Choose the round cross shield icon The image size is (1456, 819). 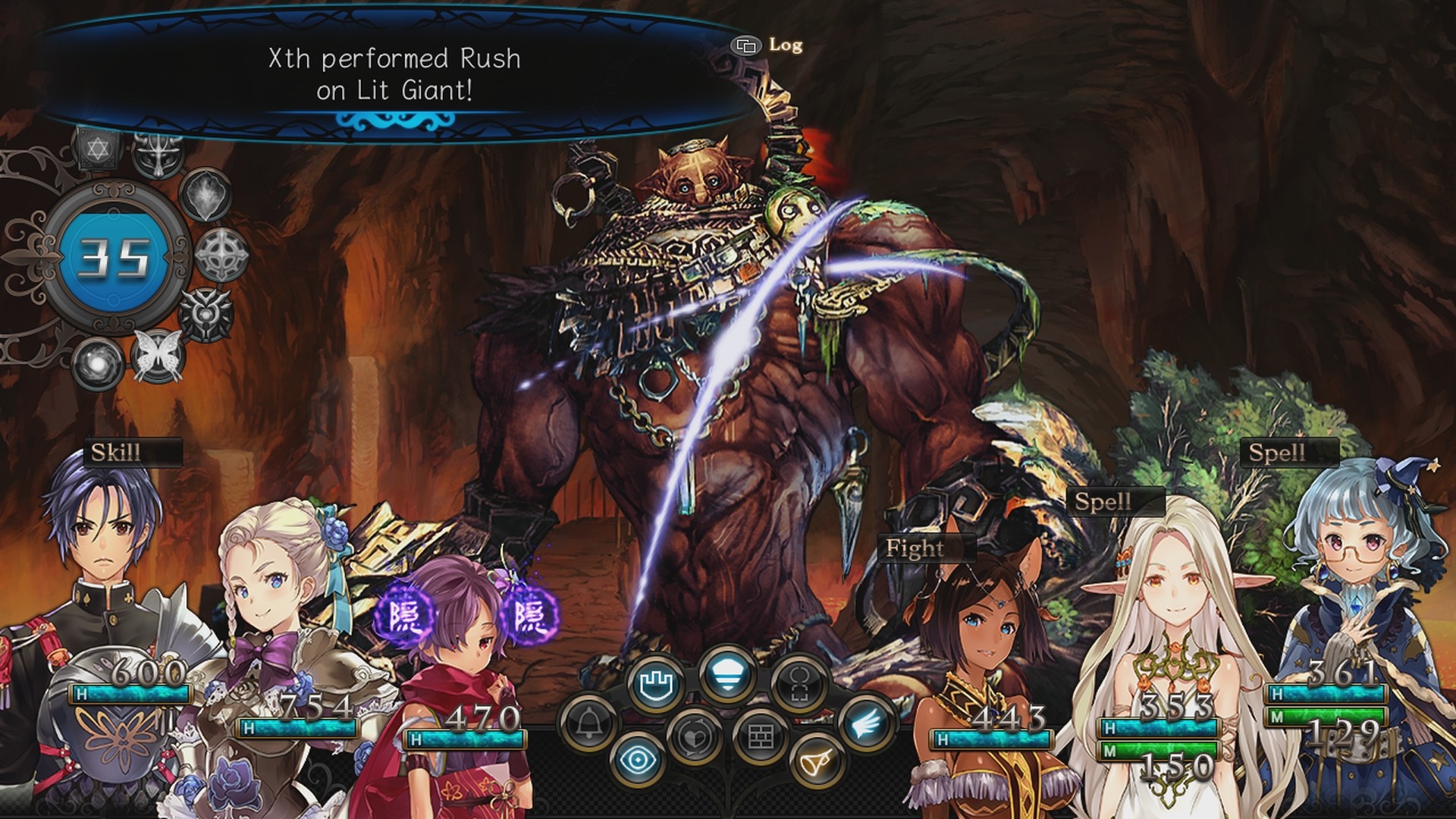click(x=221, y=255)
